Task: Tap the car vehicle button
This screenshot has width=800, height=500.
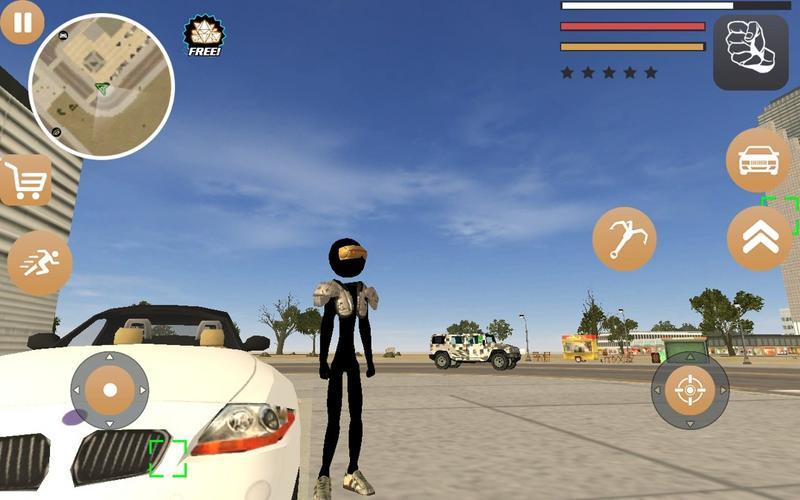Action: tap(758, 160)
